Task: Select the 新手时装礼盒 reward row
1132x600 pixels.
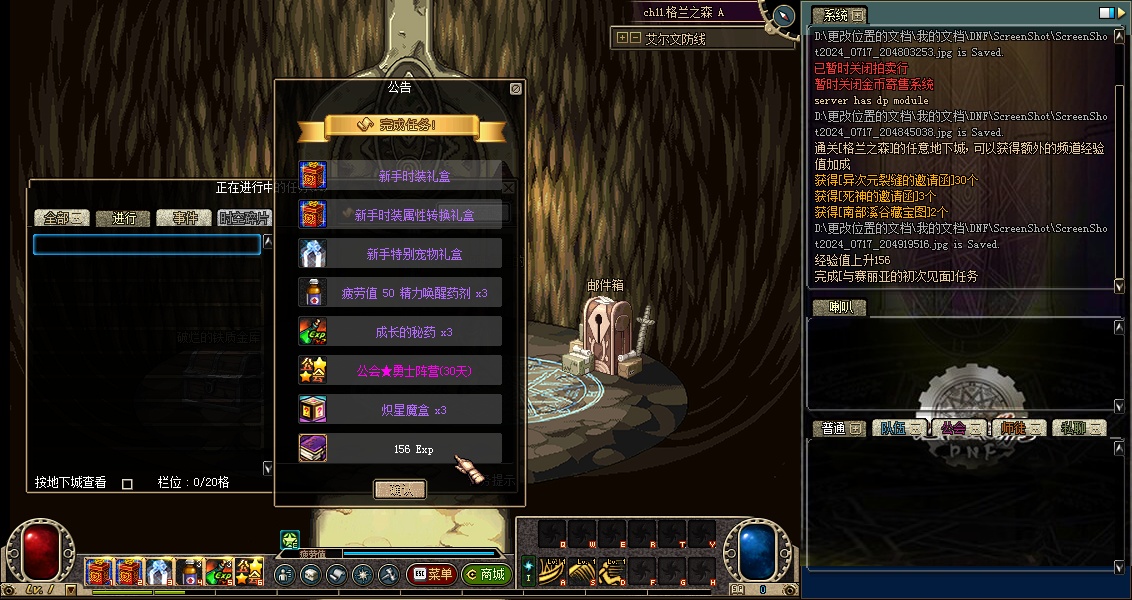Action: [x=400, y=176]
